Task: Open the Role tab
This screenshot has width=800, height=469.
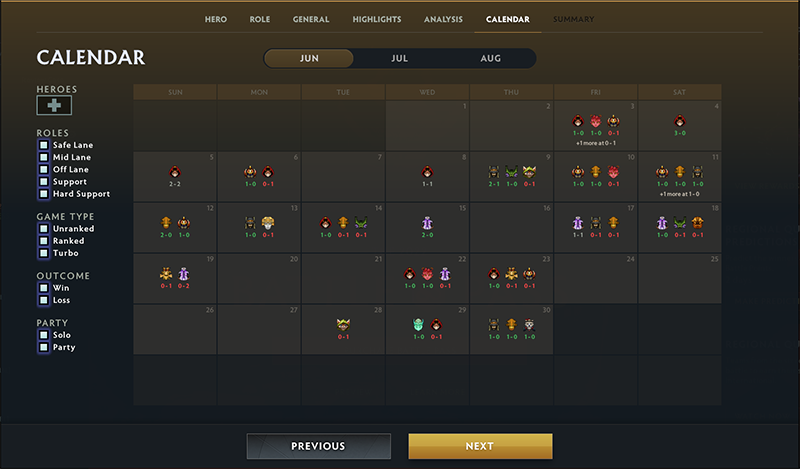Action: 259,19
